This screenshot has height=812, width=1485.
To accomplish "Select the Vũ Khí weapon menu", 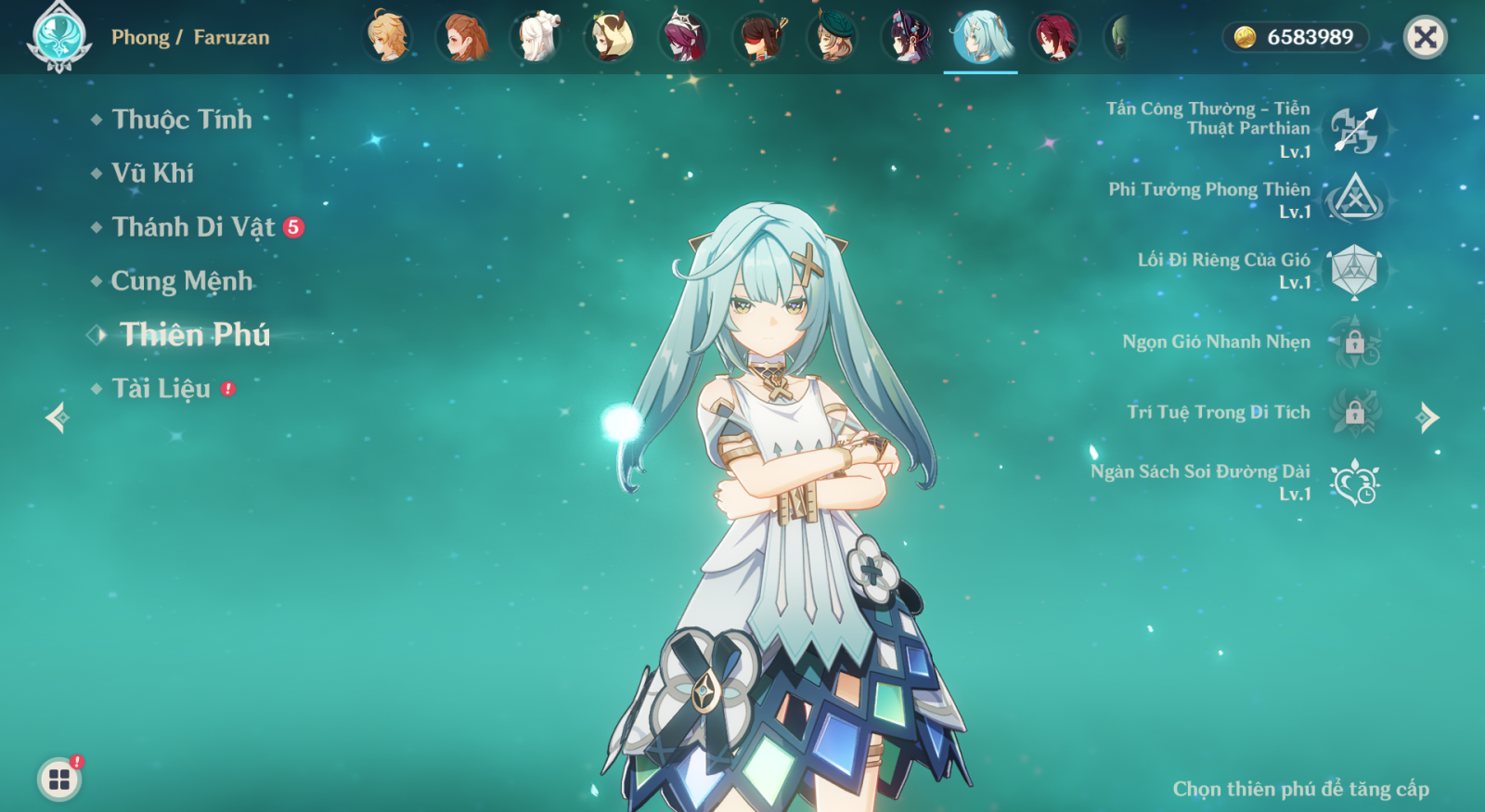I will (152, 174).
